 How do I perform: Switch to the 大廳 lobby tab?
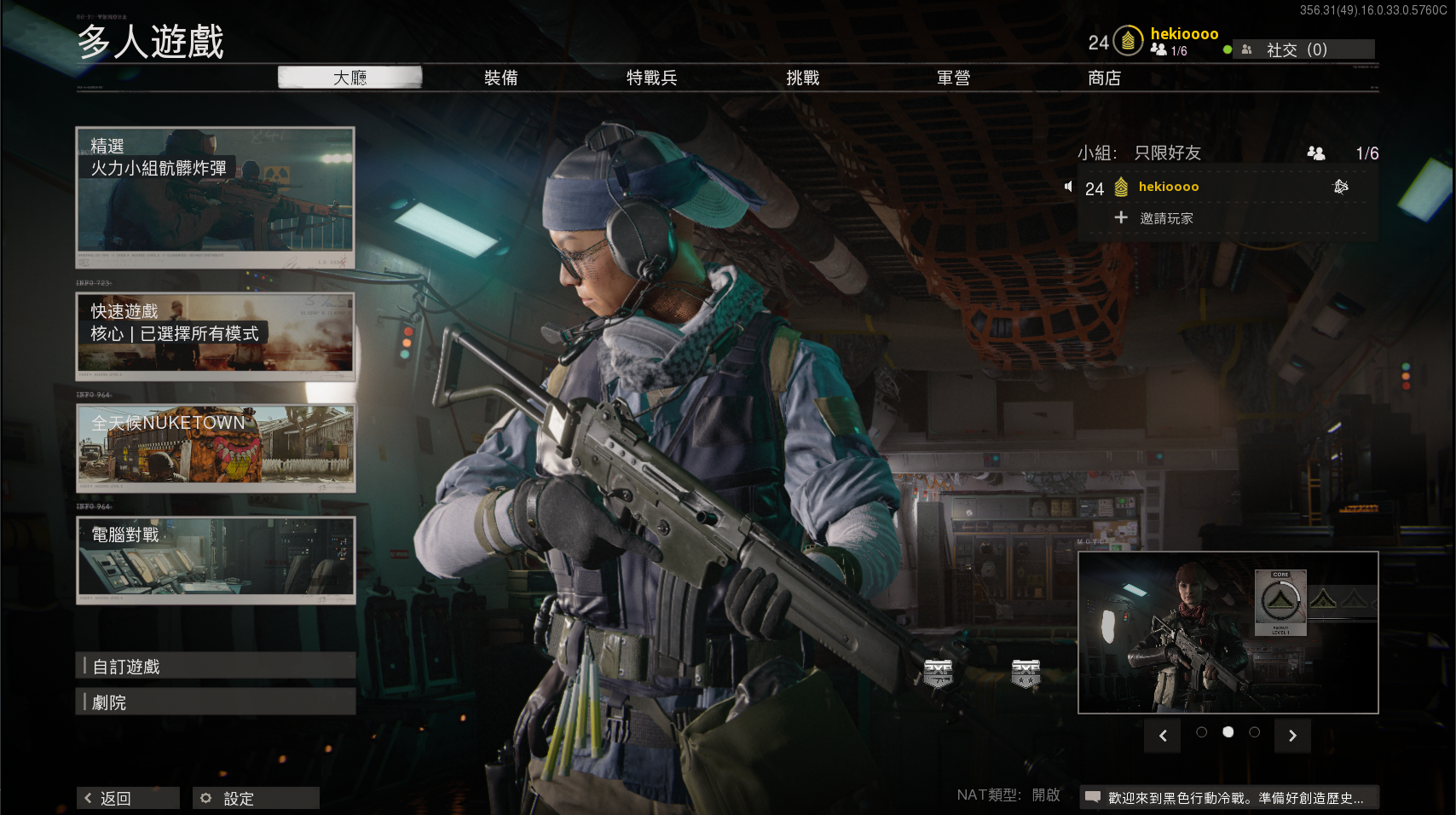[x=350, y=78]
